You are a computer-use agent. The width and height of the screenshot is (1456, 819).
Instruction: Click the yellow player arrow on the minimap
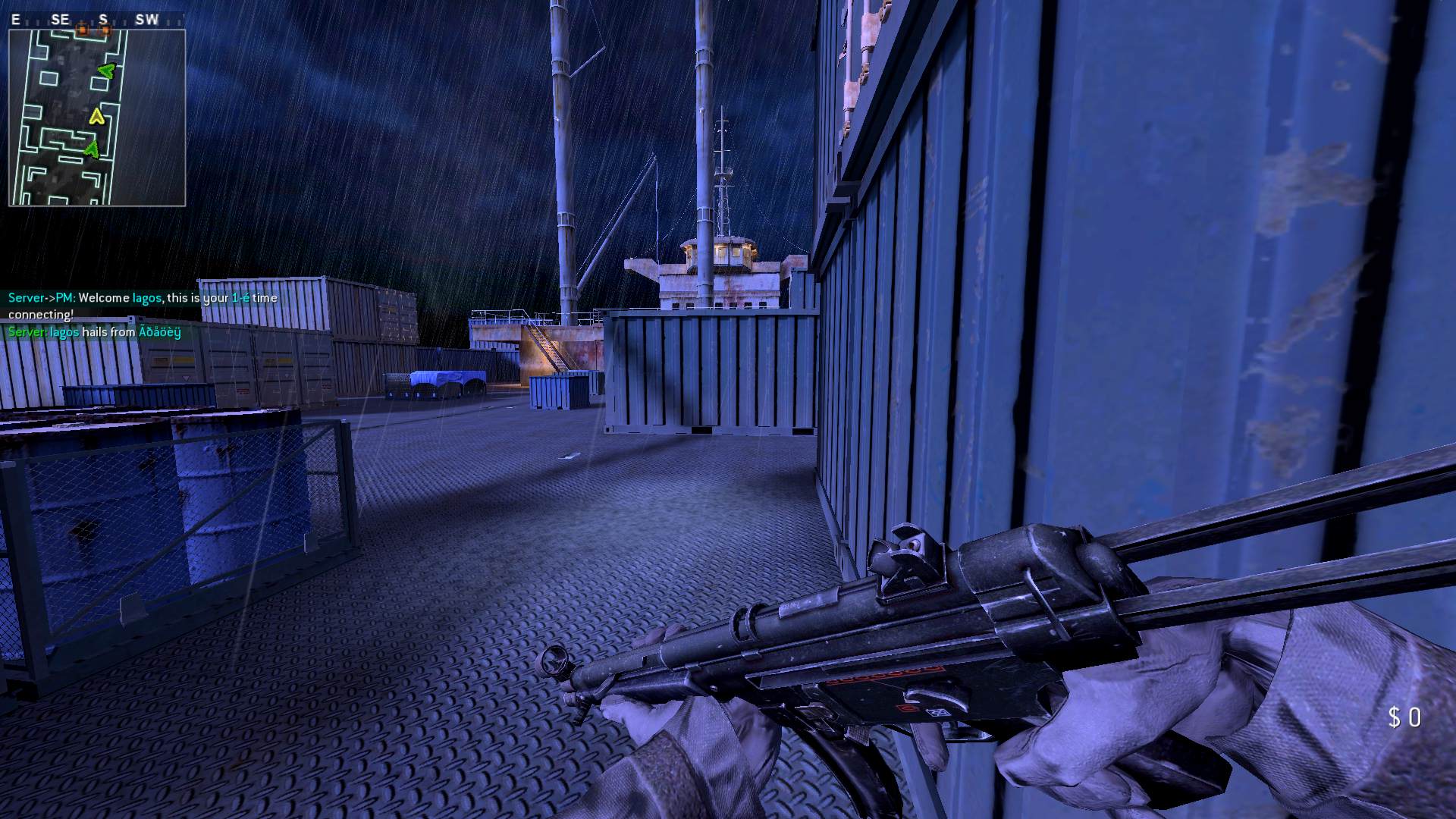click(96, 117)
